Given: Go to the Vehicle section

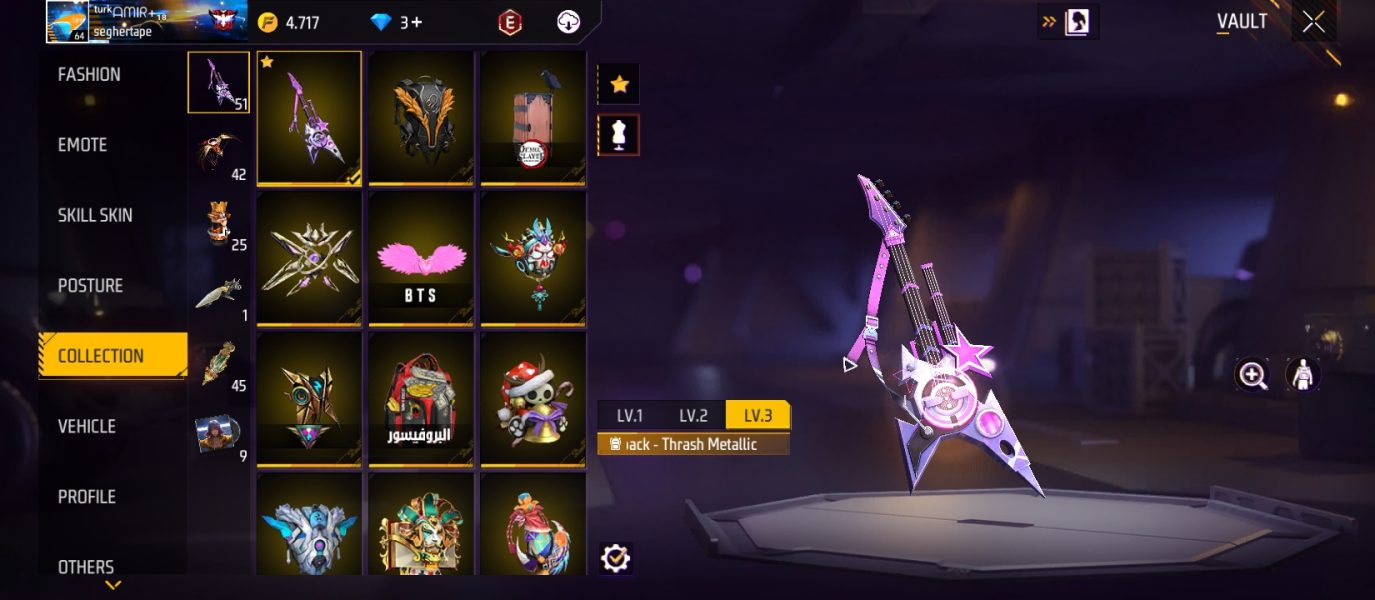Looking at the screenshot, I should [87, 427].
